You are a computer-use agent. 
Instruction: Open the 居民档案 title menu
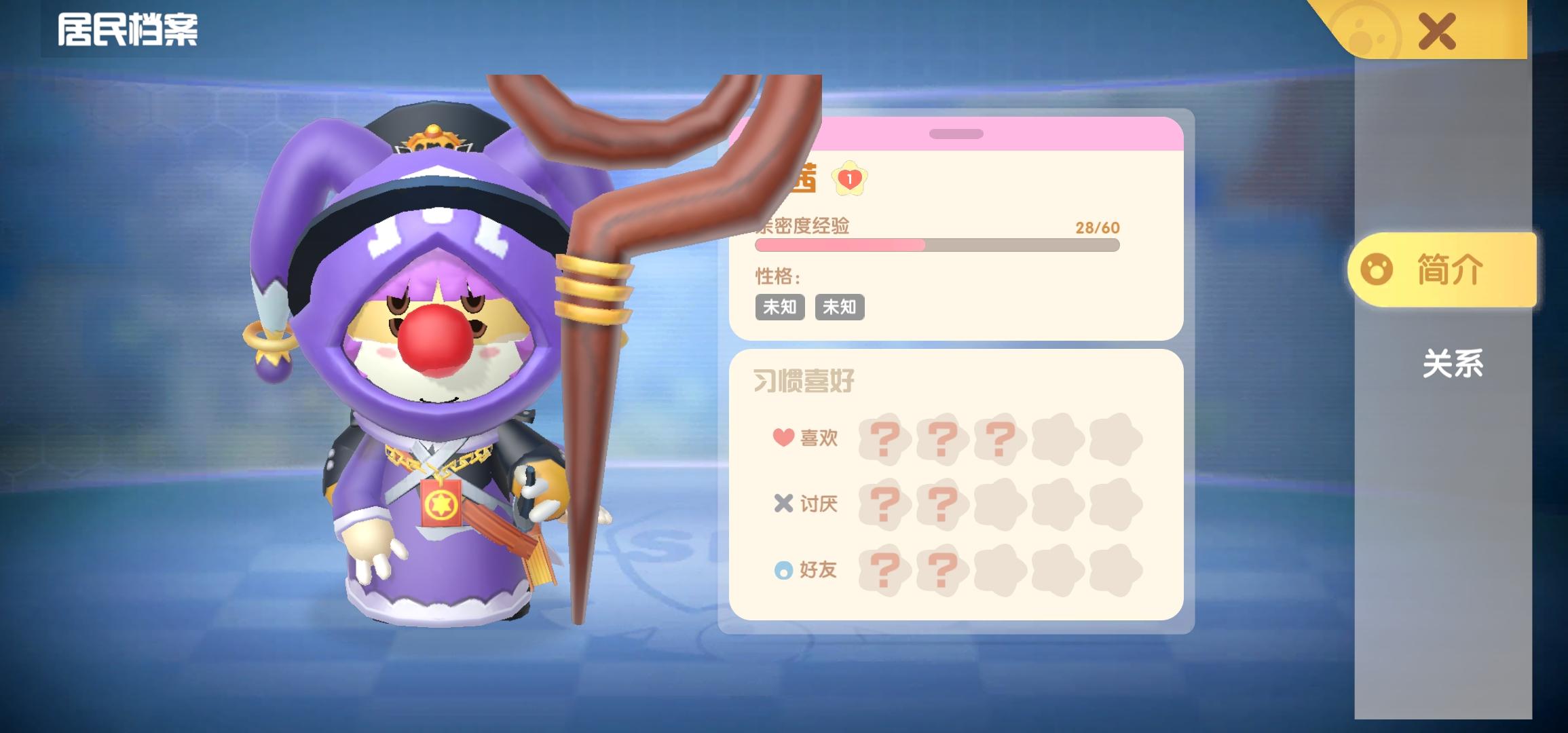point(130,29)
